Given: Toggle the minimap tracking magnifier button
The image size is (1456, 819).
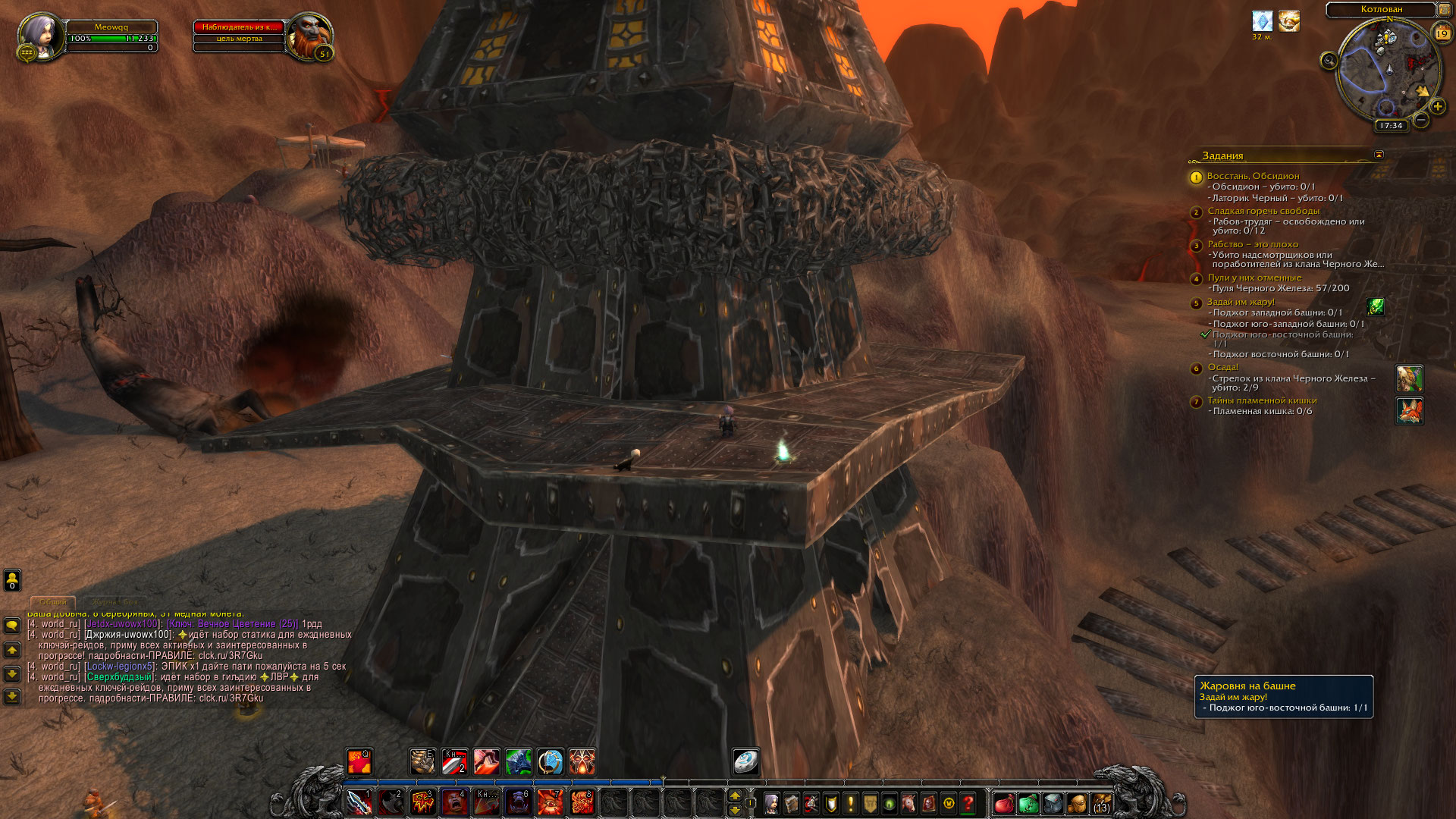Looking at the screenshot, I should point(1329,61).
